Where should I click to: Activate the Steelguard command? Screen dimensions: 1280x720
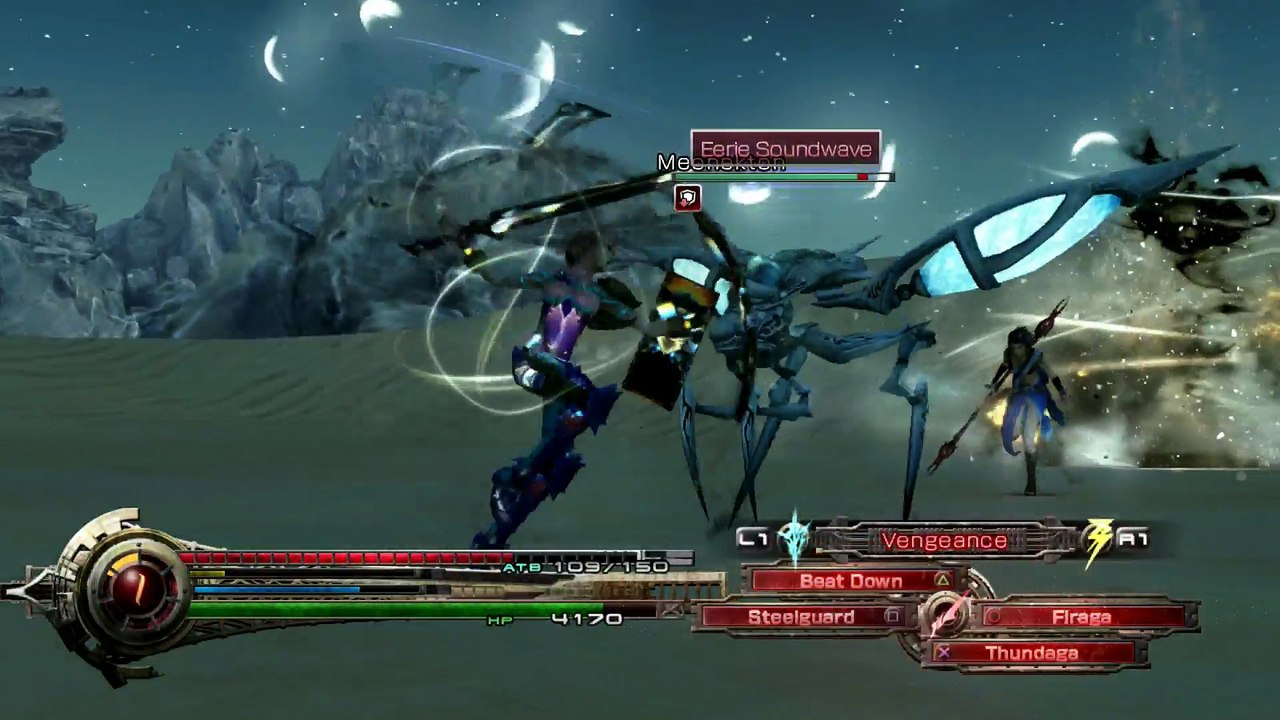[x=802, y=617]
